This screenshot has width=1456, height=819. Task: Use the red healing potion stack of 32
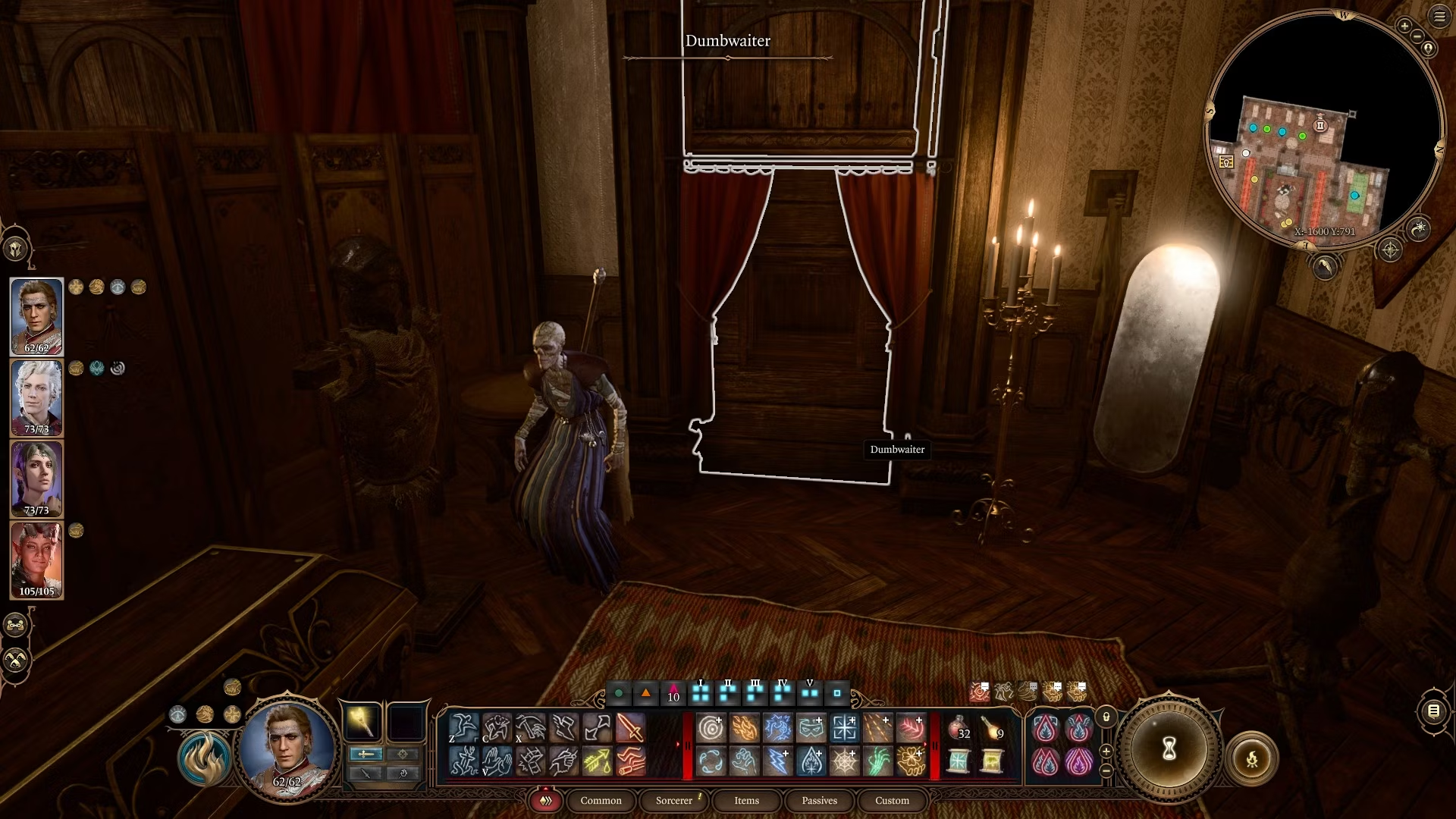point(959,728)
